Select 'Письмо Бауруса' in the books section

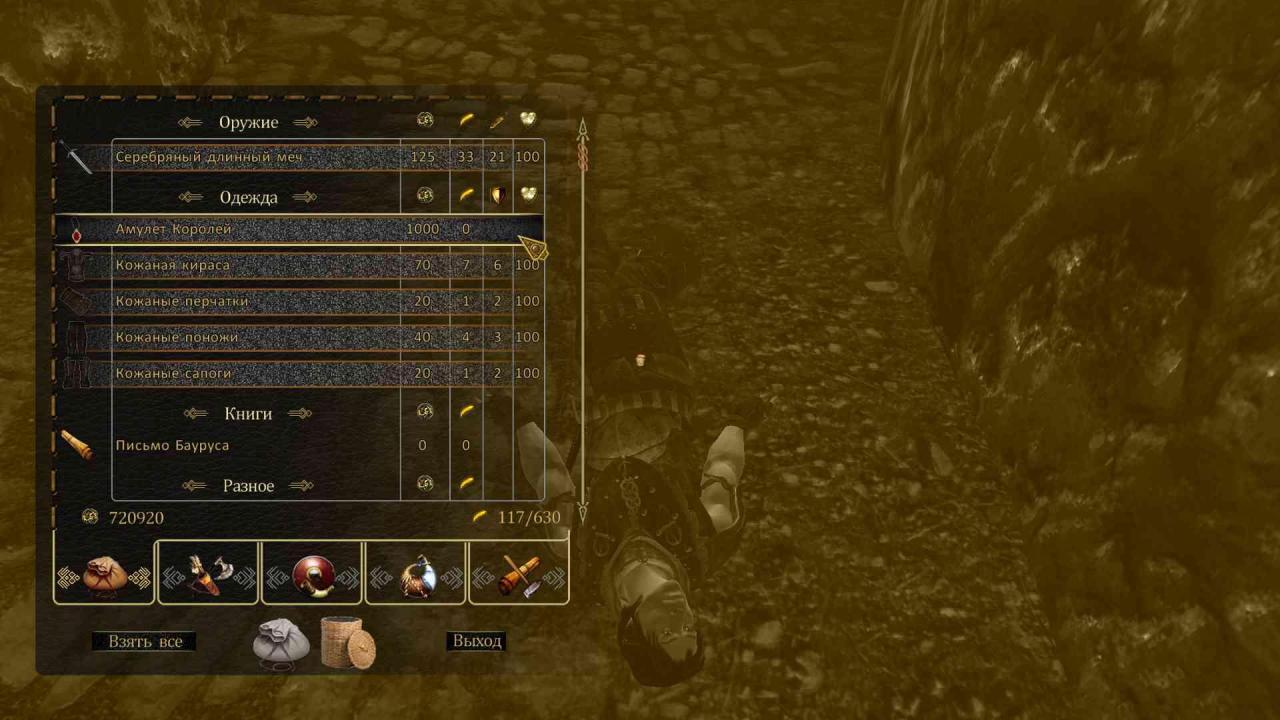[172, 445]
